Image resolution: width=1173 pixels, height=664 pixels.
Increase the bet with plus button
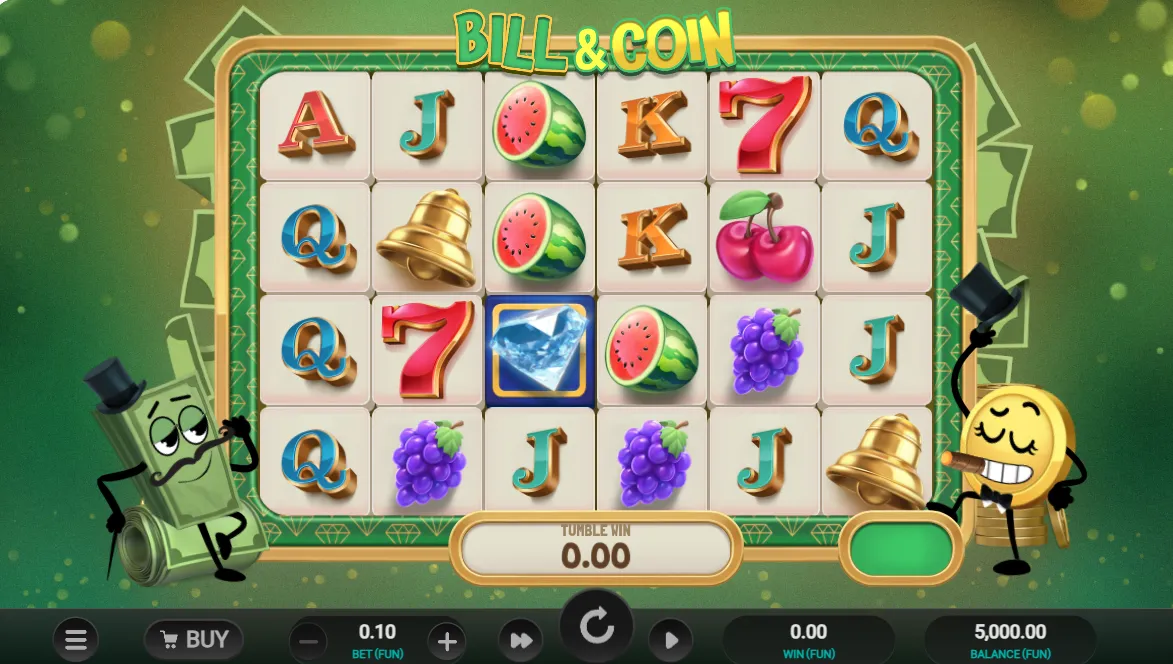pos(446,640)
